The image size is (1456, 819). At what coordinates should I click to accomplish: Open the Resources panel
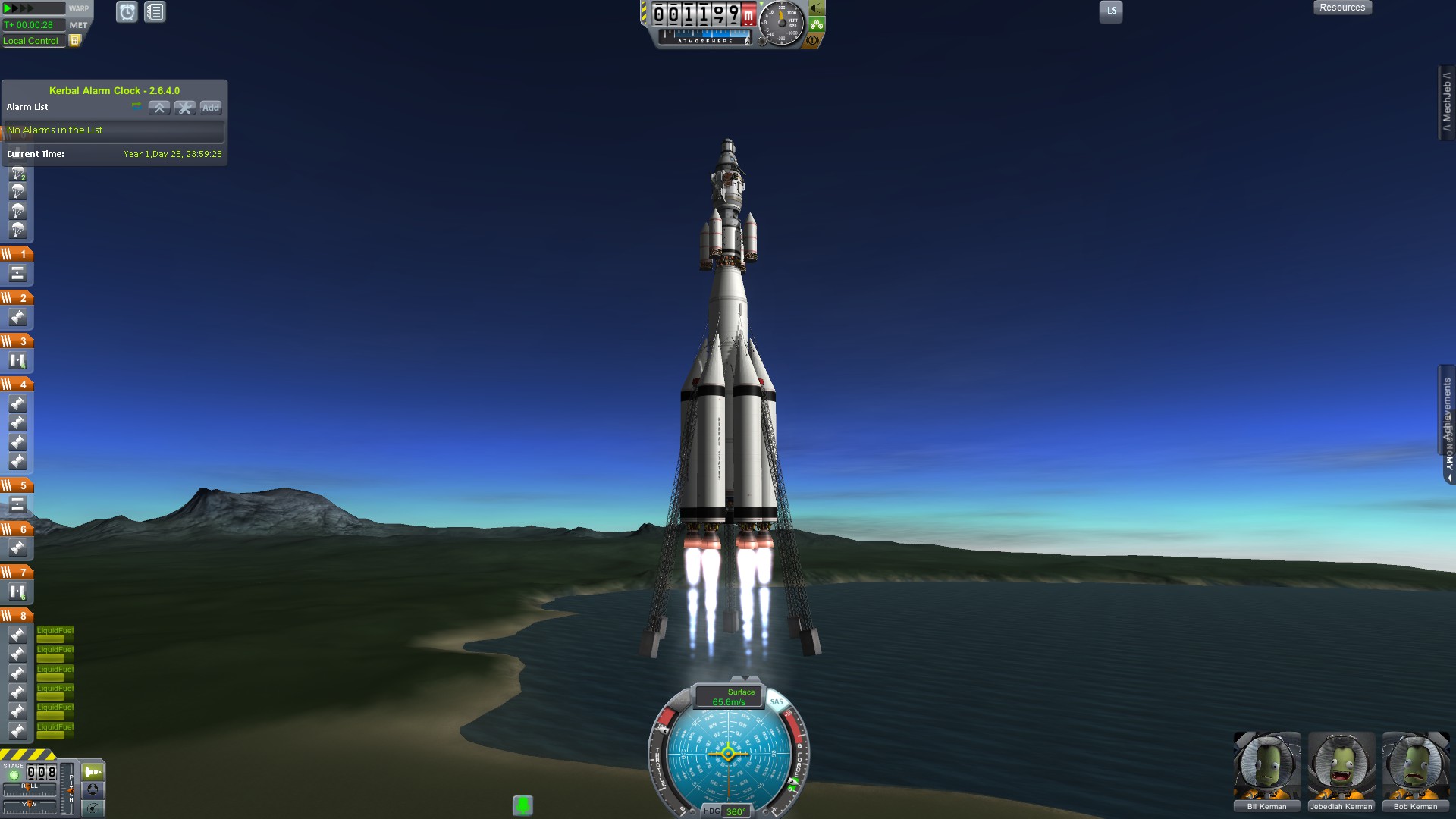1342,8
